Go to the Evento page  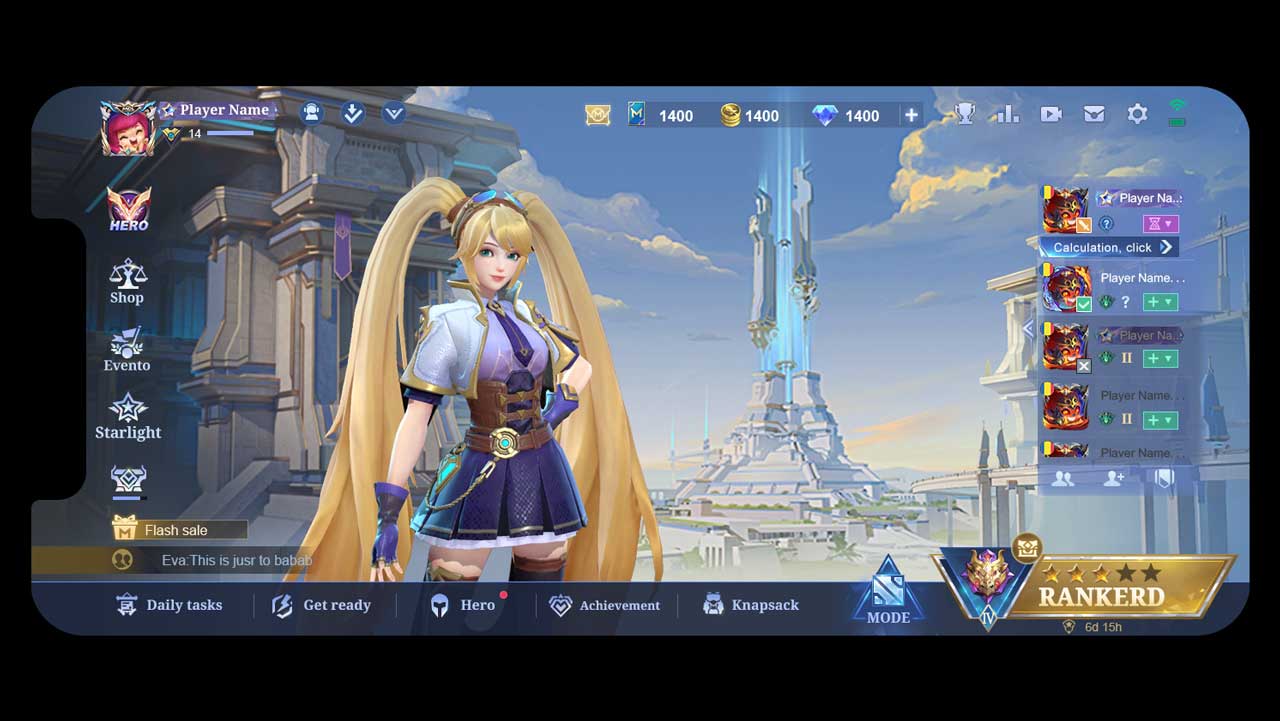click(x=127, y=350)
